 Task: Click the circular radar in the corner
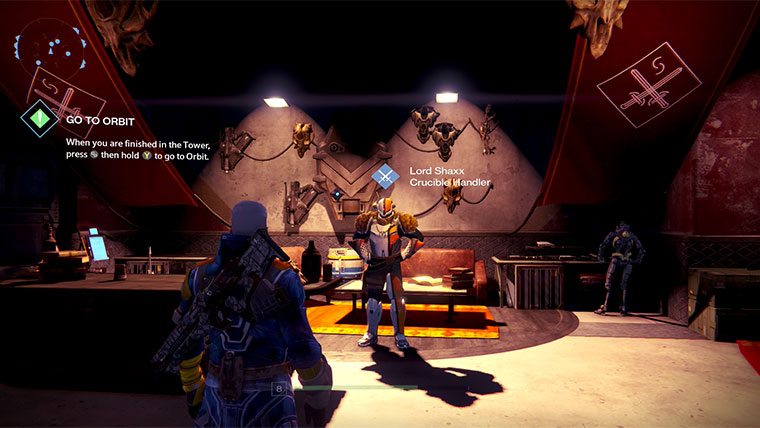pos(40,47)
